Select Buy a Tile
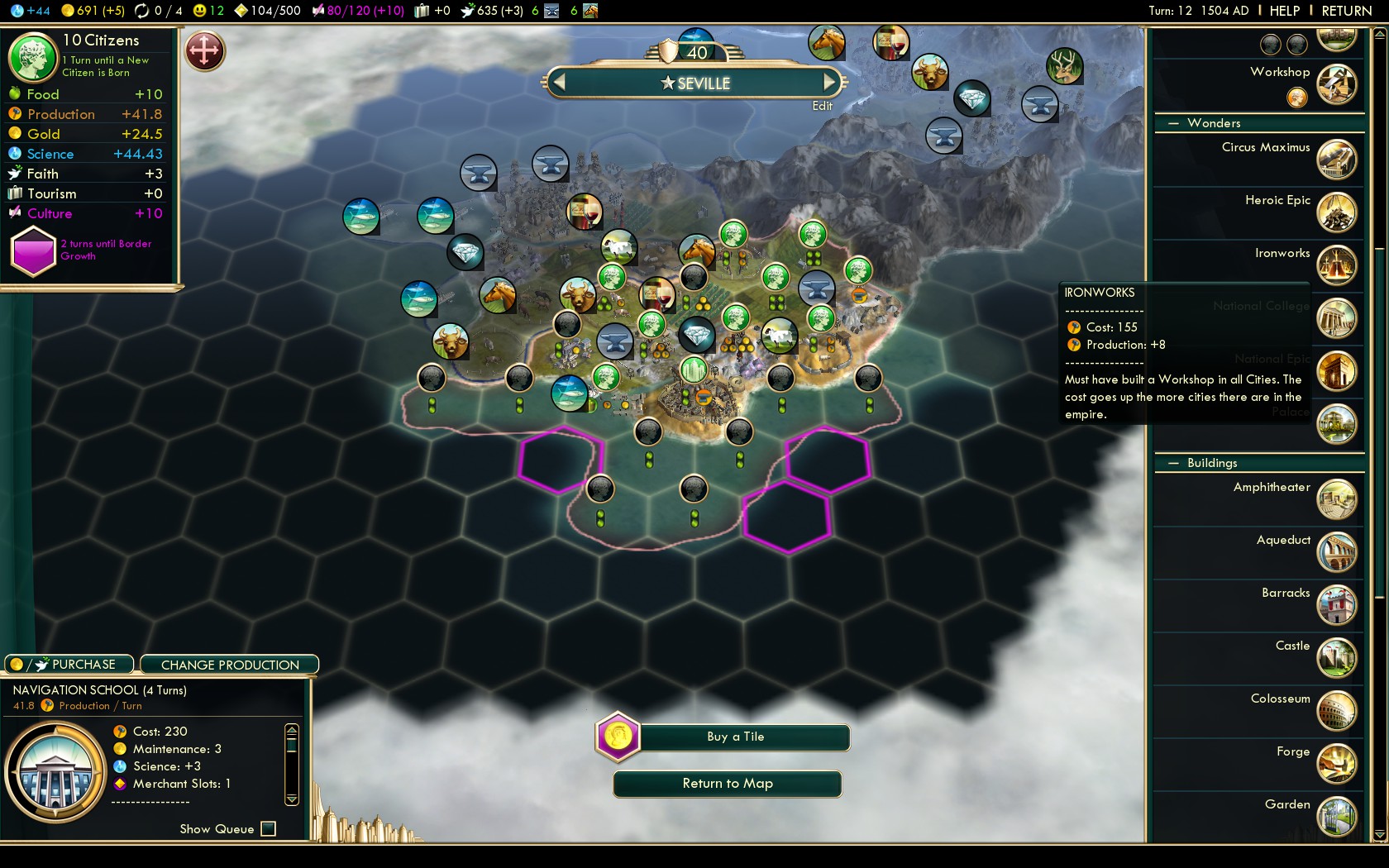The height and width of the screenshot is (868, 1389). [735, 737]
